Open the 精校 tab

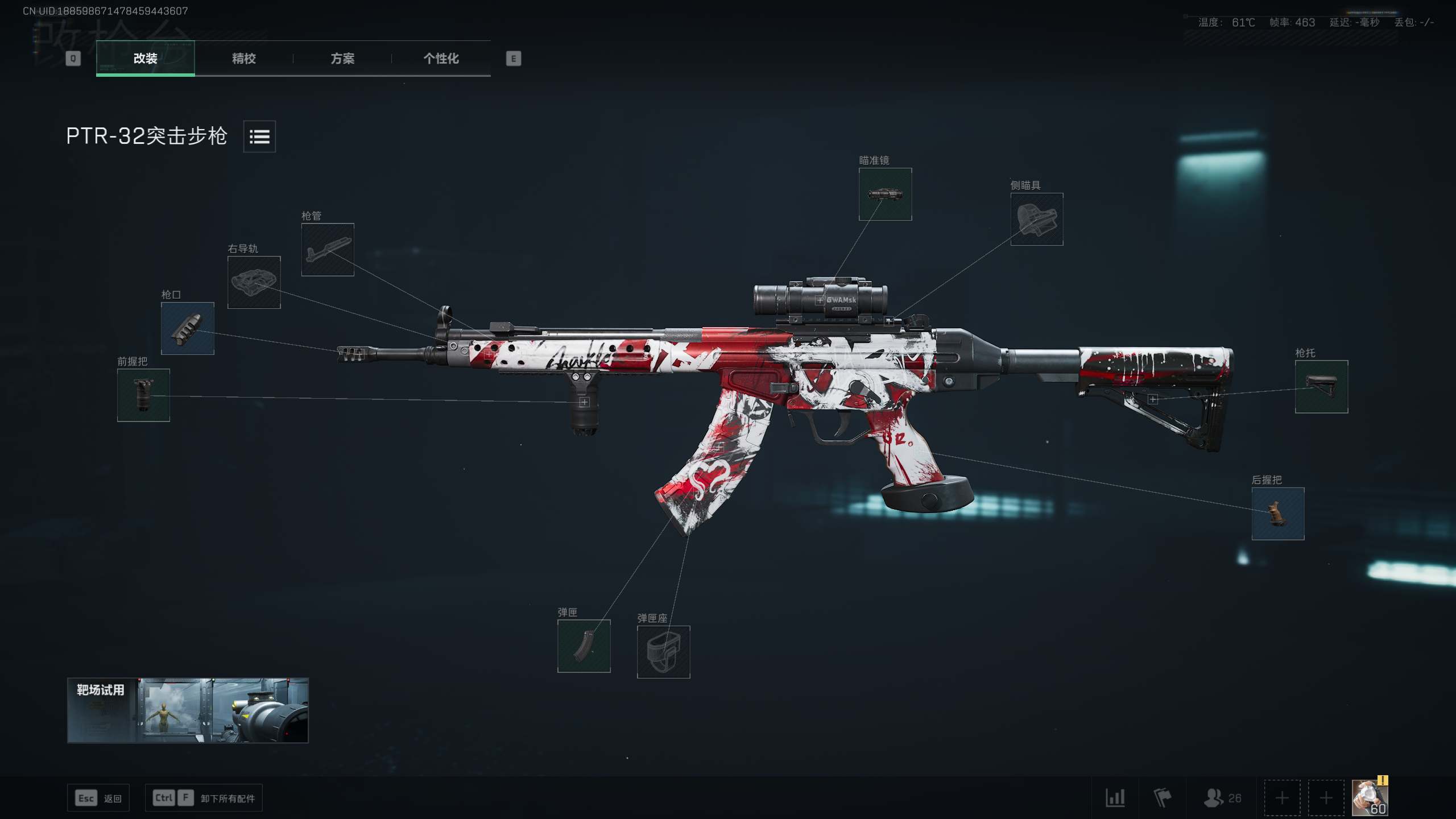pyautogui.click(x=243, y=58)
